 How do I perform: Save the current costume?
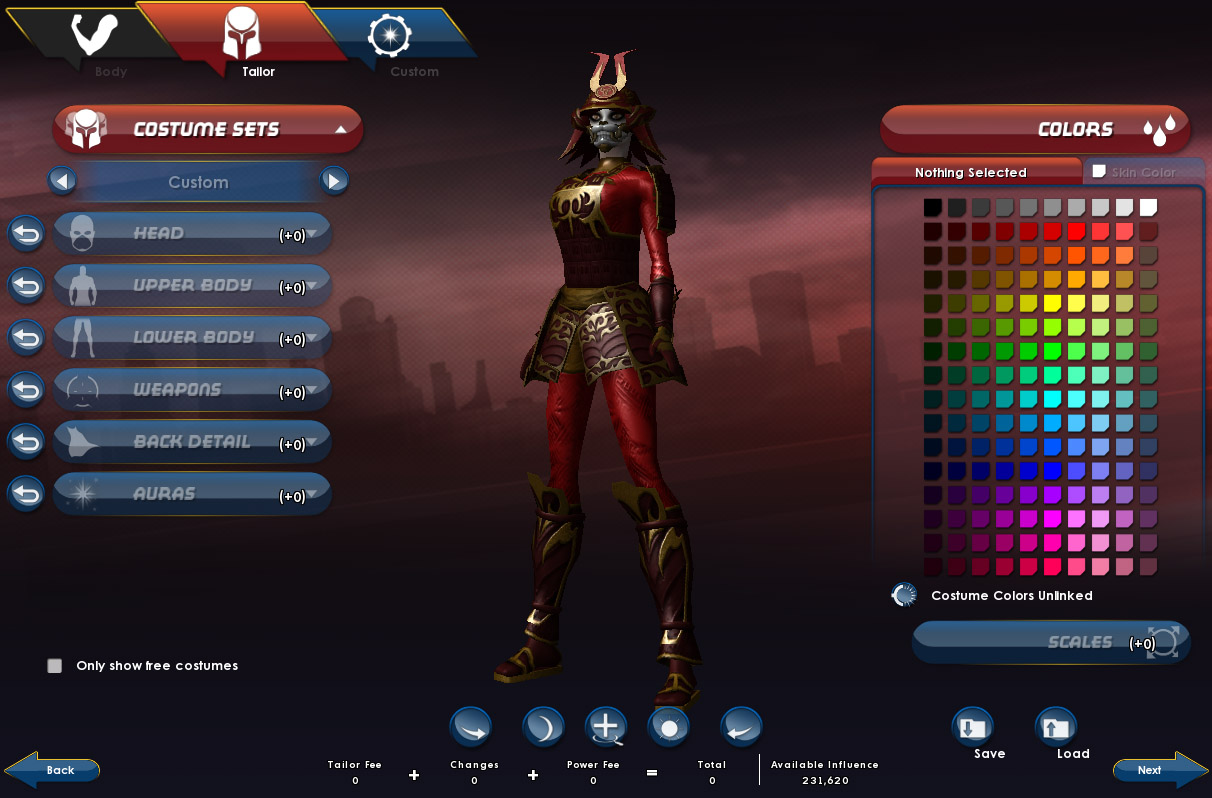click(972, 729)
